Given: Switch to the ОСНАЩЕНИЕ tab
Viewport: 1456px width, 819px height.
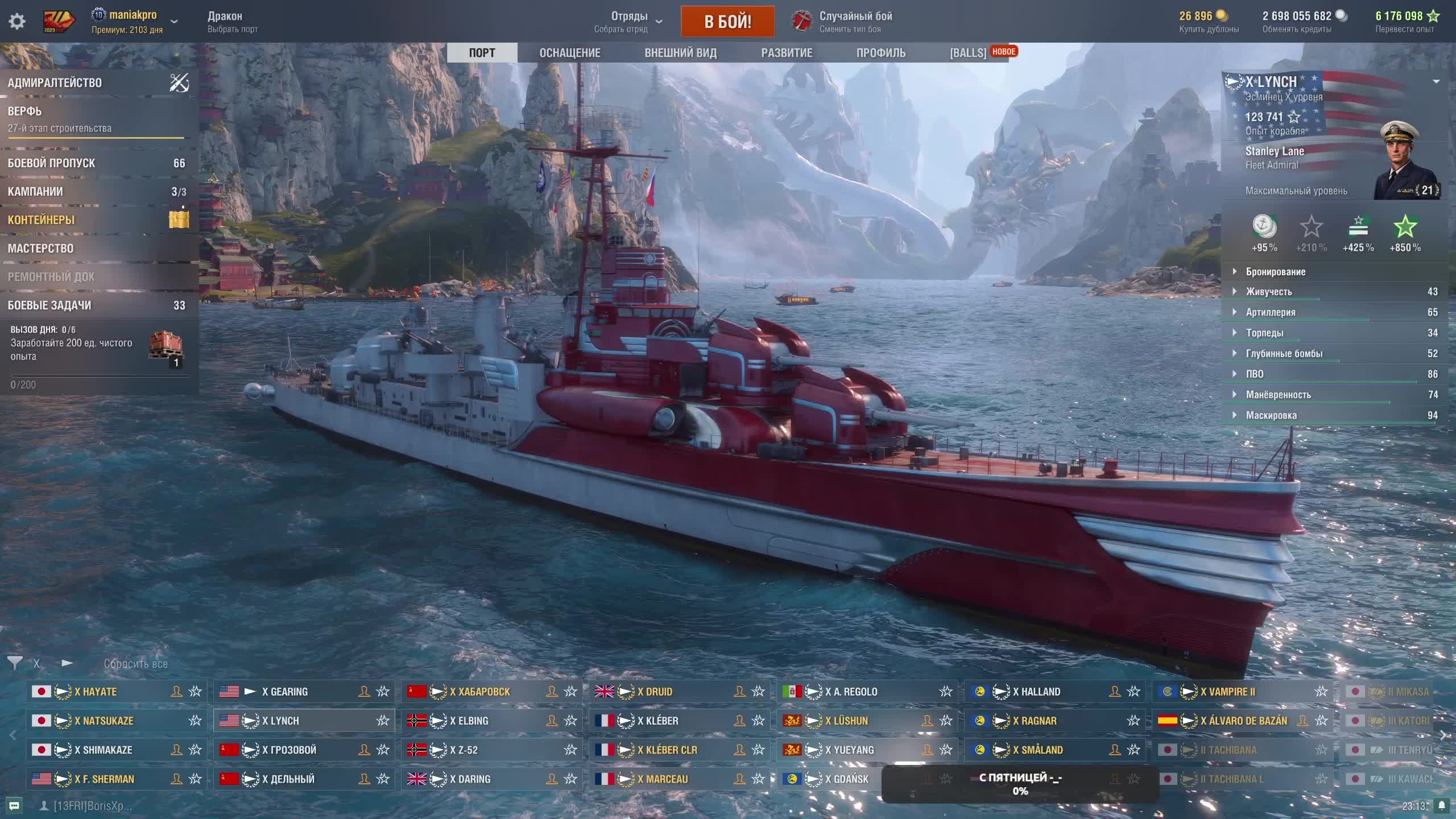Looking at the screenshot, I should (569, 53).
